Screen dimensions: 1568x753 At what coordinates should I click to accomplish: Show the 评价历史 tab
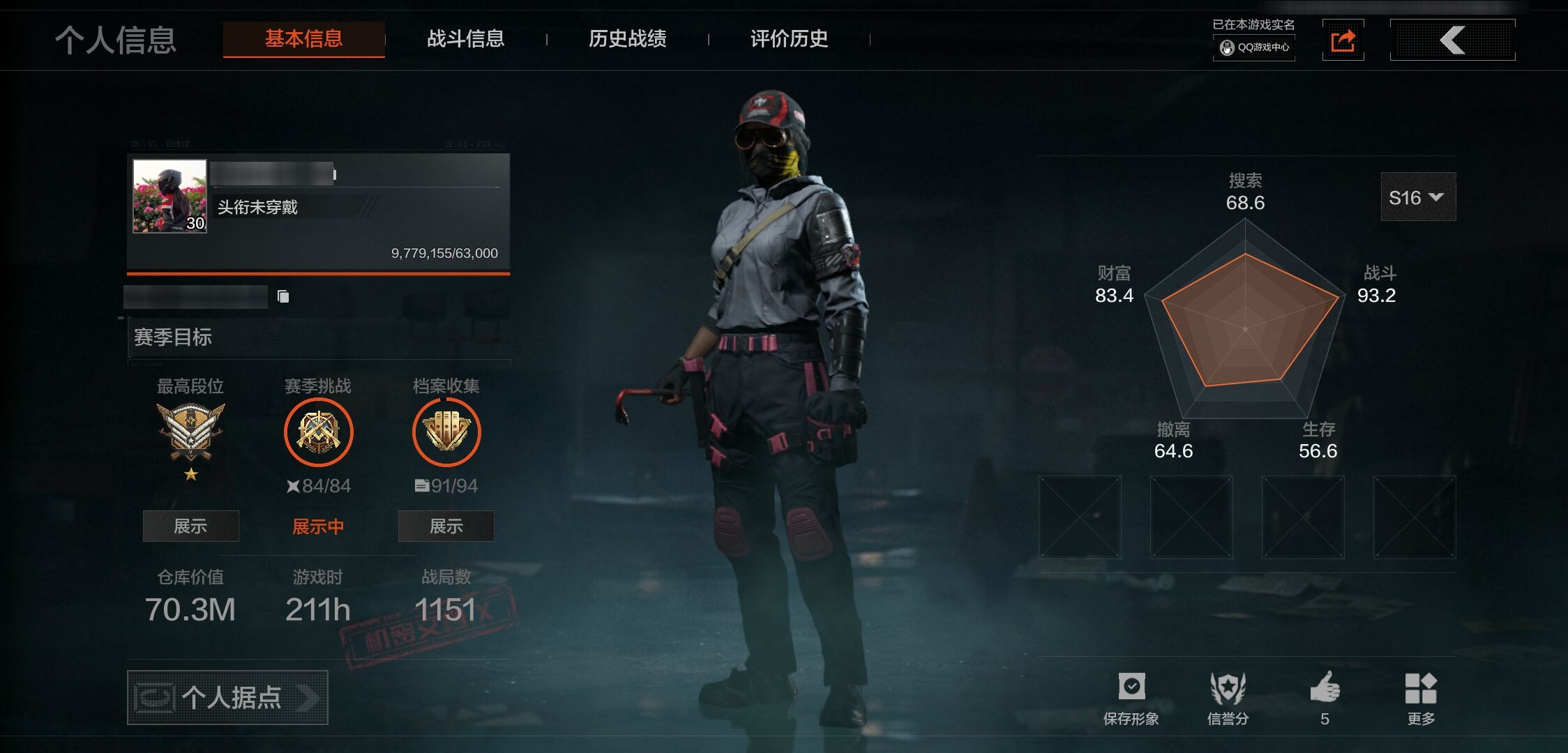(x=789, y=39)
